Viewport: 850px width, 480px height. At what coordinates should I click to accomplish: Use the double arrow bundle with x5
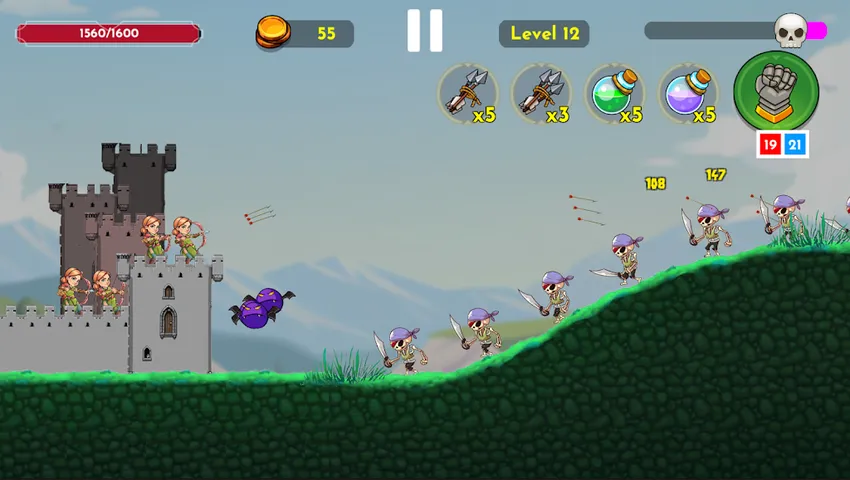(468, 94)
